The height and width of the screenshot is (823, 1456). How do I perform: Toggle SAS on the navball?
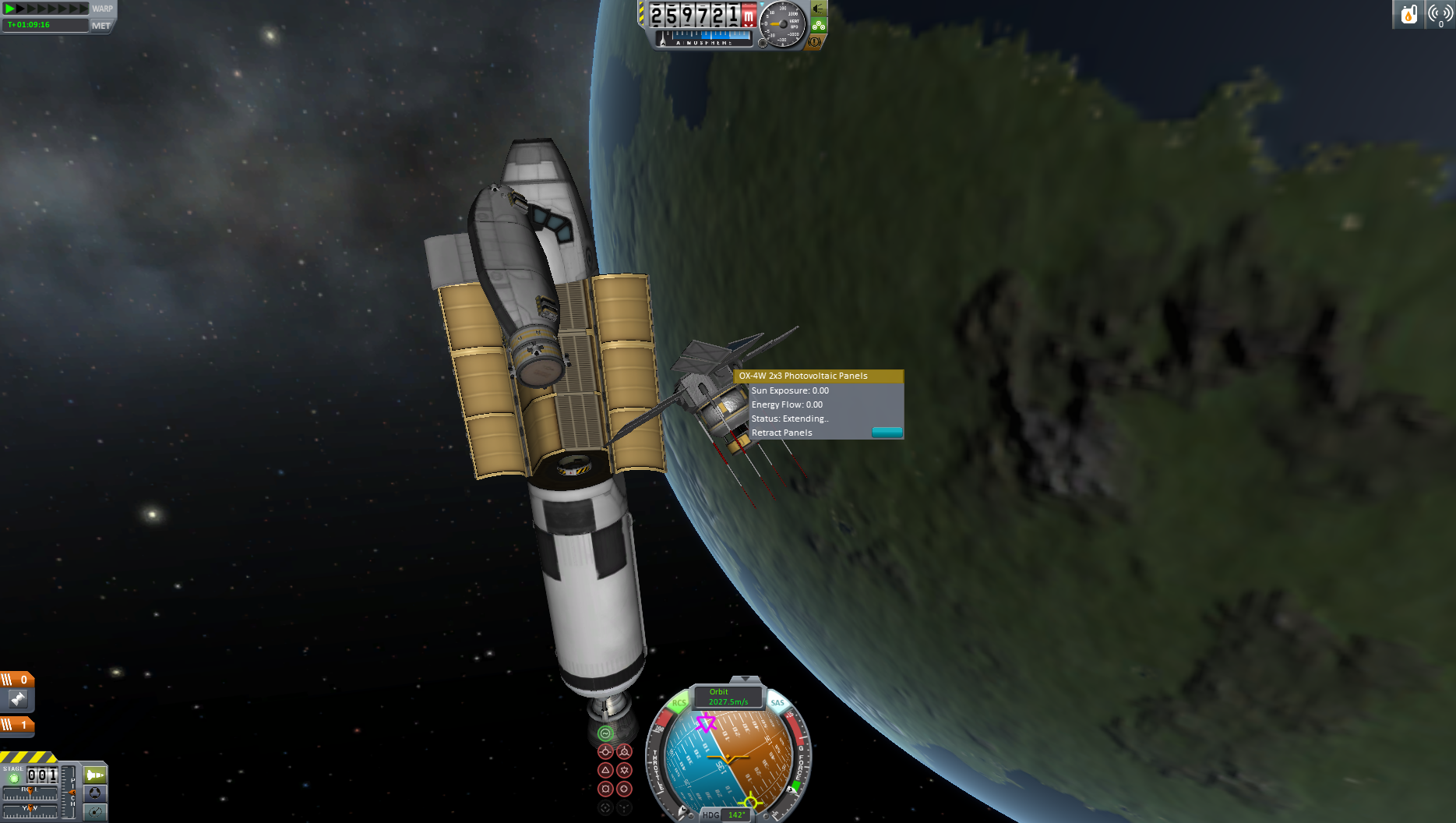tap(777, 703)
